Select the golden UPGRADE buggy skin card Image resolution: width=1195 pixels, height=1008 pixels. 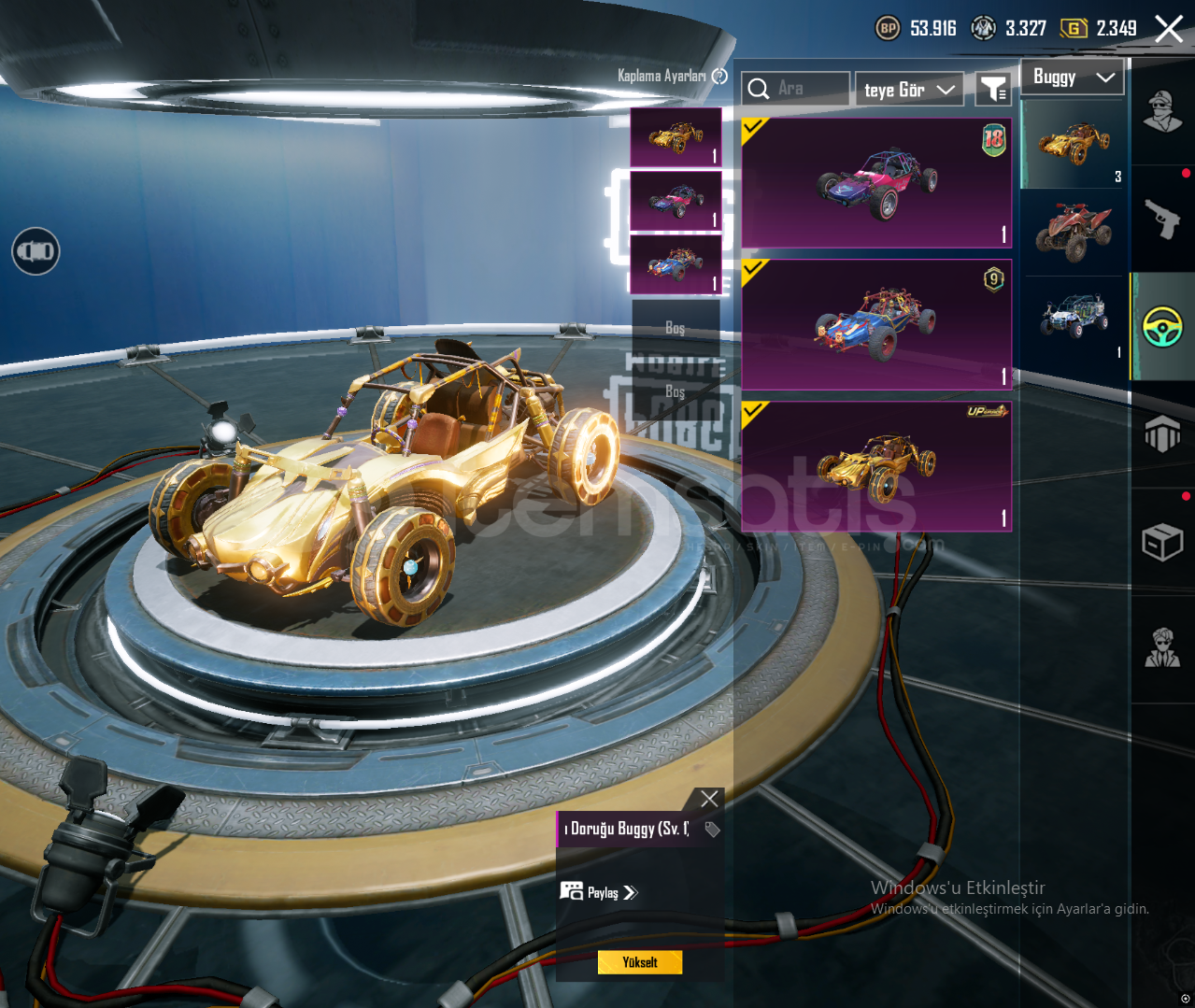click(x=876, y=467)
